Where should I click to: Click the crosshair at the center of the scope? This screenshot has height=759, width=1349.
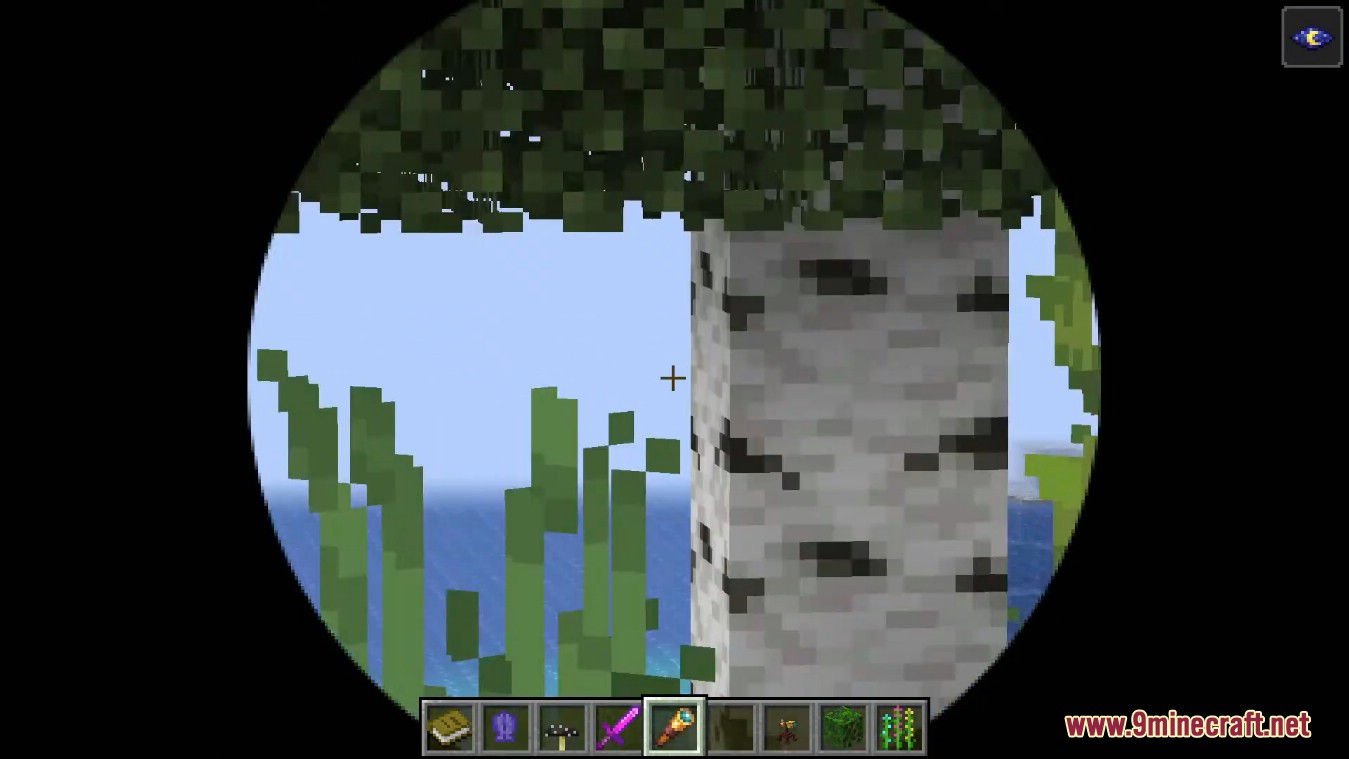tap(672, 378)
